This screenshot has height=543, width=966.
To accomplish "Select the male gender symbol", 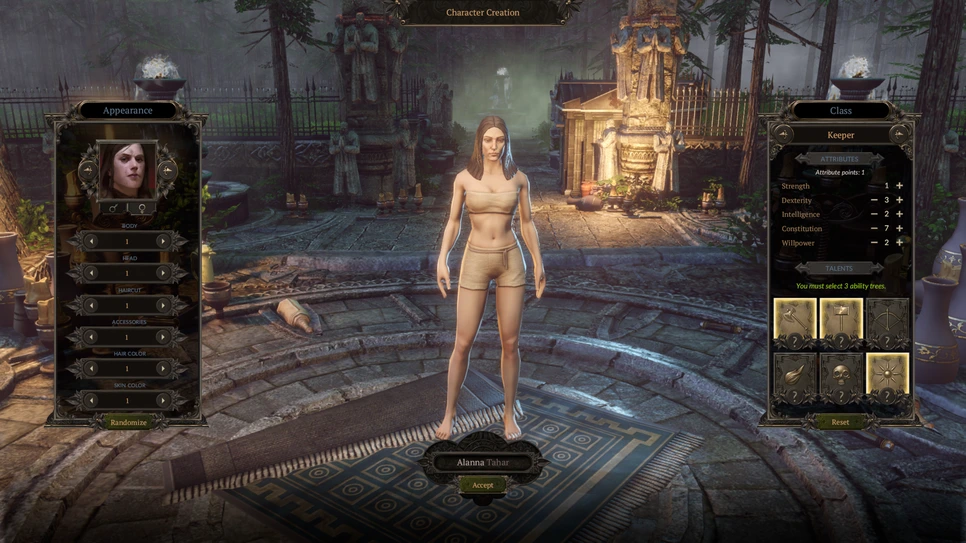I will tap(113, 208).
